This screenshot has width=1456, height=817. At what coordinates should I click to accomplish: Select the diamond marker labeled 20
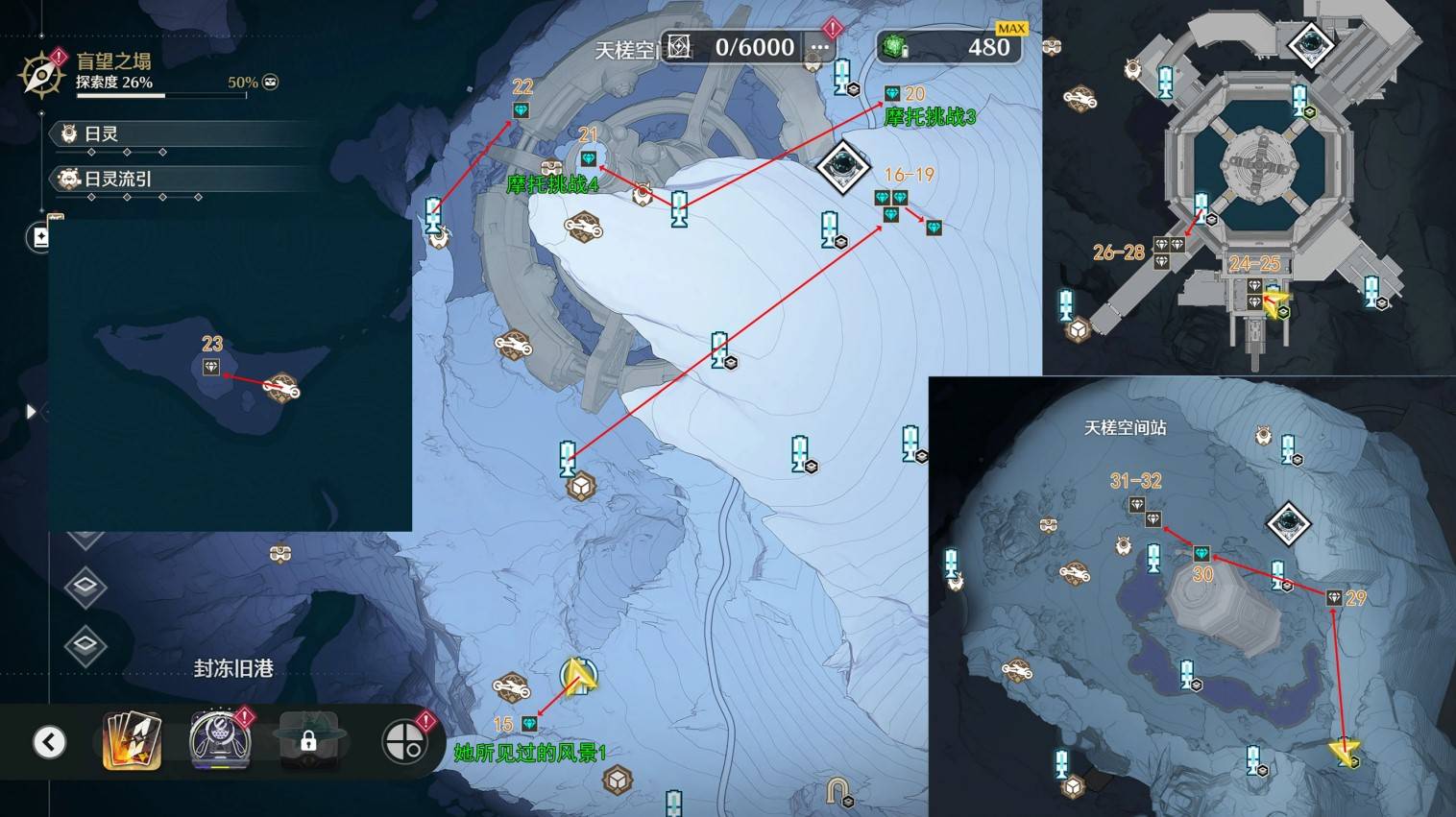[x=892, y=93]
